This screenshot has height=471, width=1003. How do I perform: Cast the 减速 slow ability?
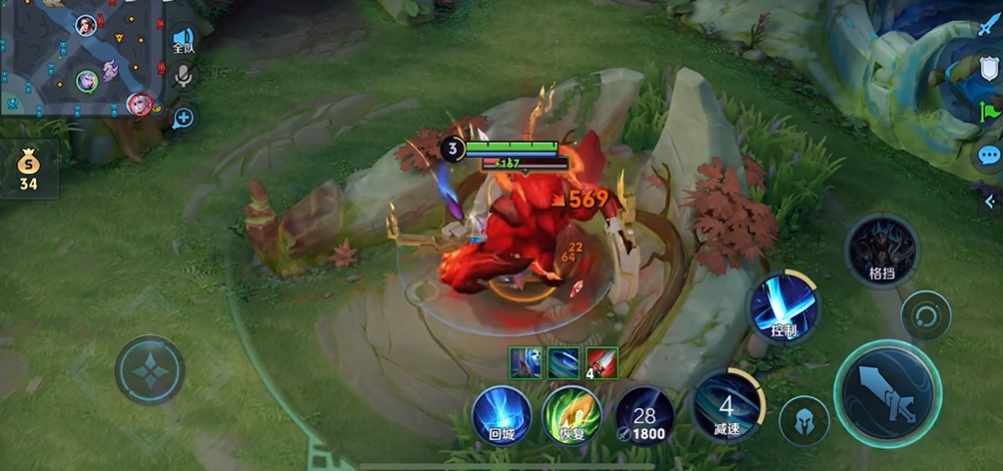(727, 408)
